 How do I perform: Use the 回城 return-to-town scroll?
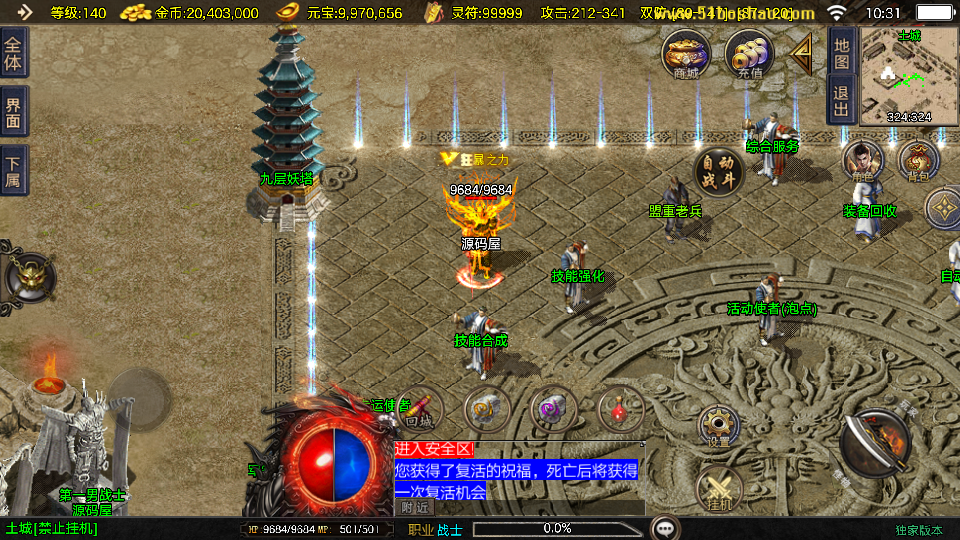[421, 409]
